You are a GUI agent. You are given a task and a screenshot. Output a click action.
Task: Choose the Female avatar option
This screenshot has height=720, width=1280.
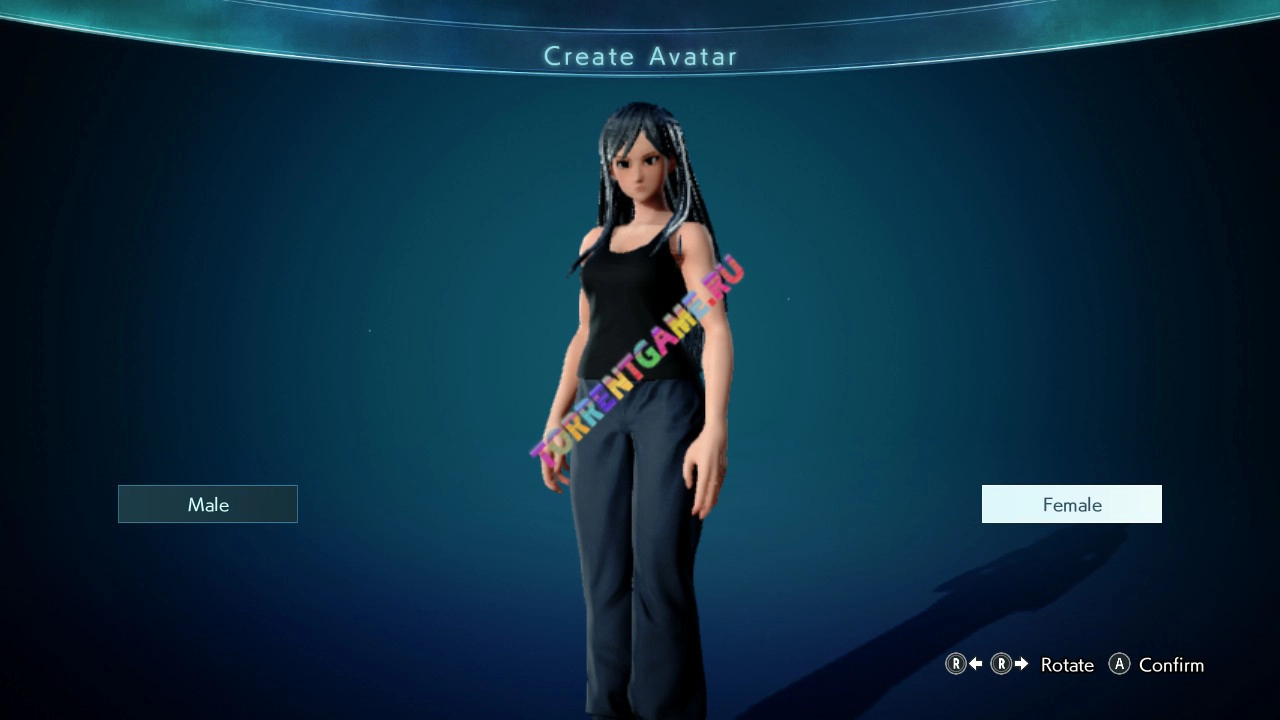tap(1071, 504)
